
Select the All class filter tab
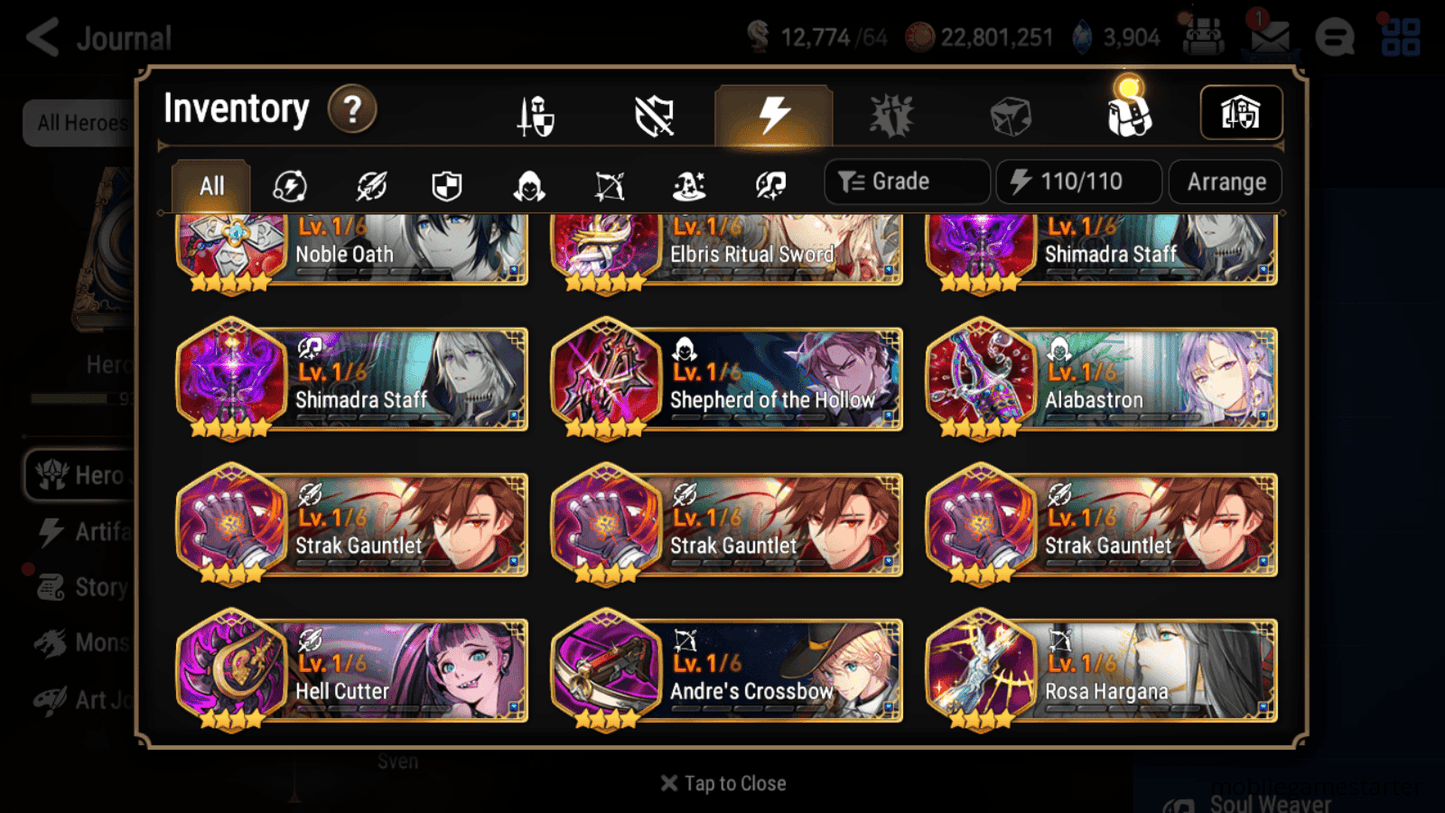pyautogui.click(x=210, y=184)
